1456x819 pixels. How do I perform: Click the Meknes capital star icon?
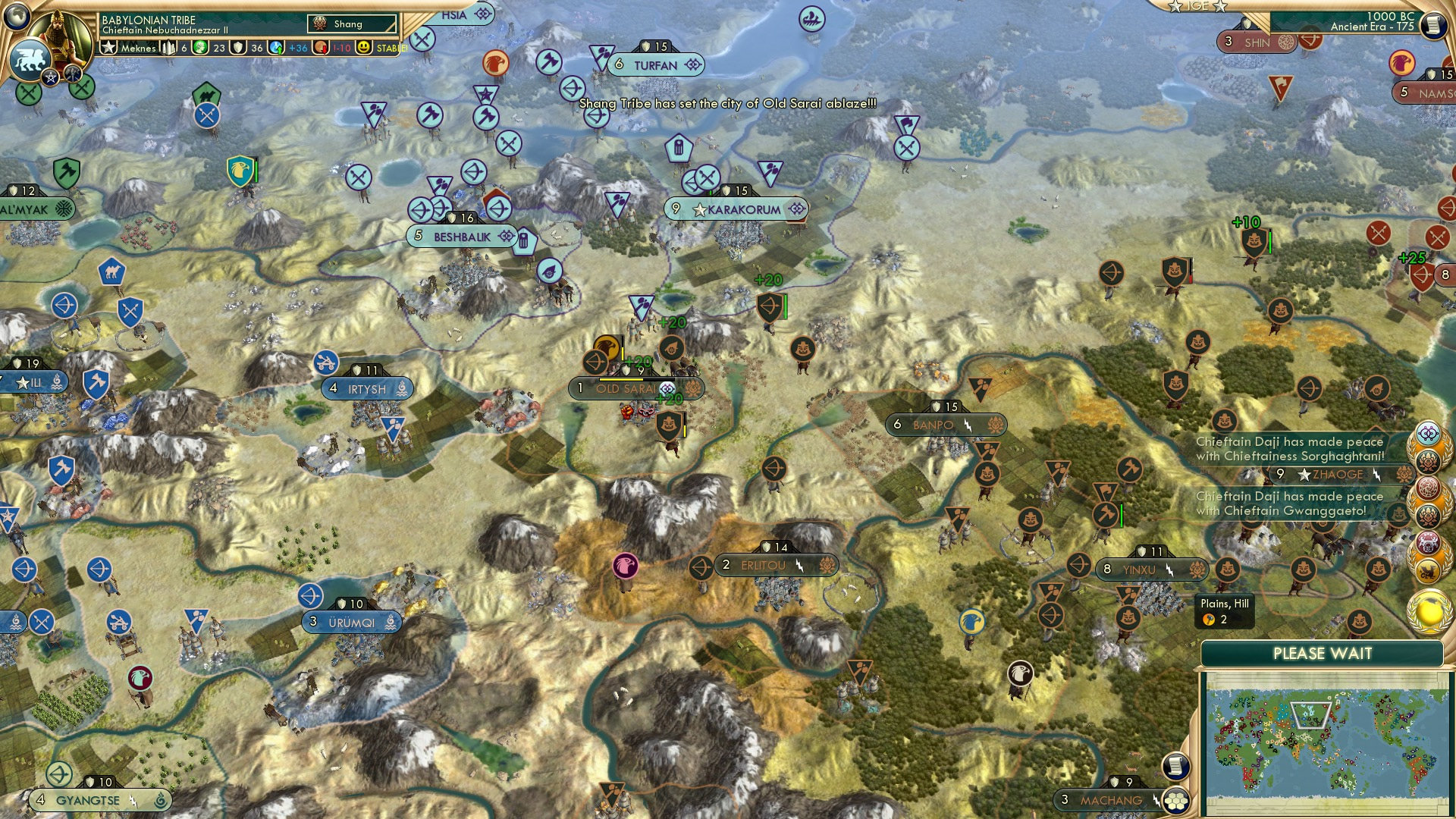109,47
